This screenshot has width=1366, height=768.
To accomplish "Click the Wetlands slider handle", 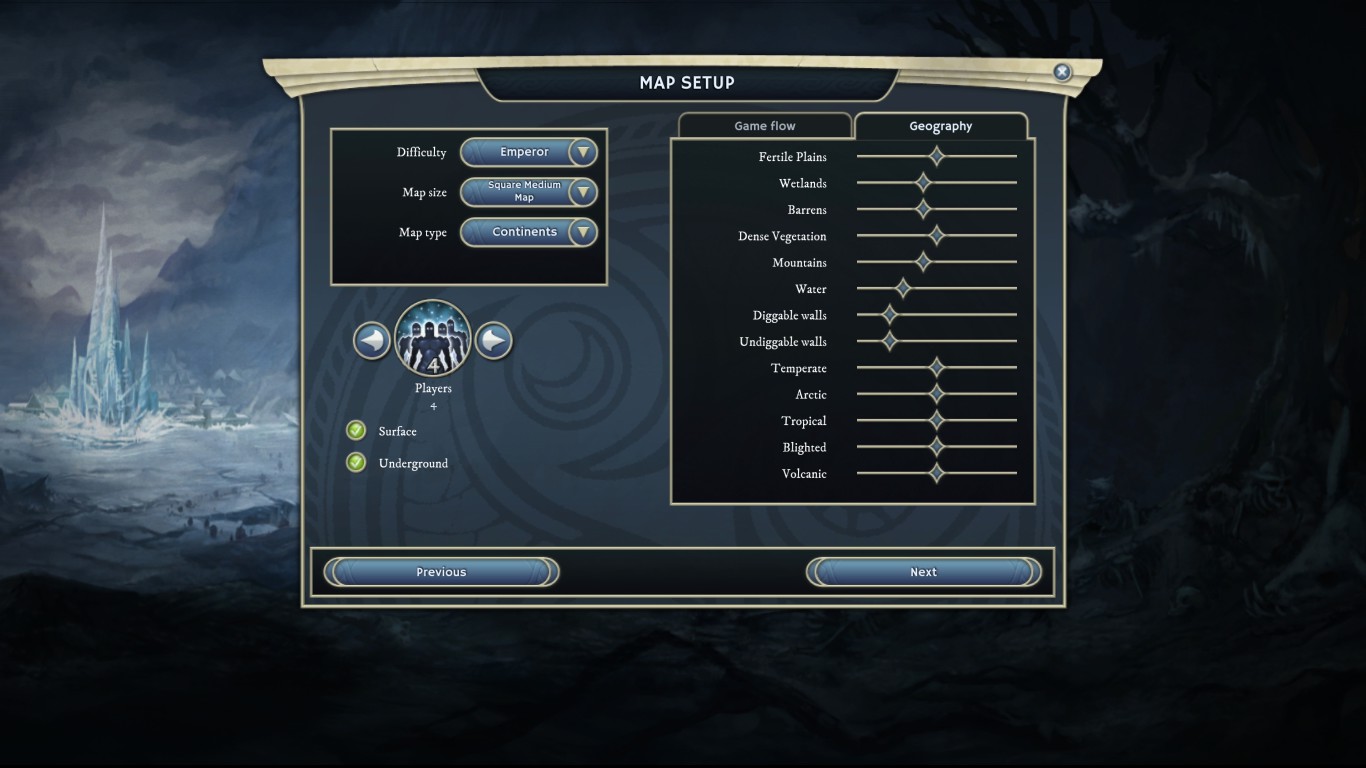I will [923, 183].
